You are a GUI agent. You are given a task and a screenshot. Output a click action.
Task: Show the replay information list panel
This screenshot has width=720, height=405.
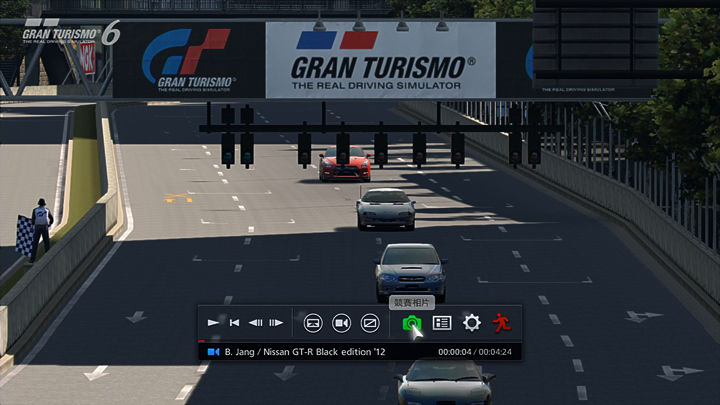[x=442, y=323]
